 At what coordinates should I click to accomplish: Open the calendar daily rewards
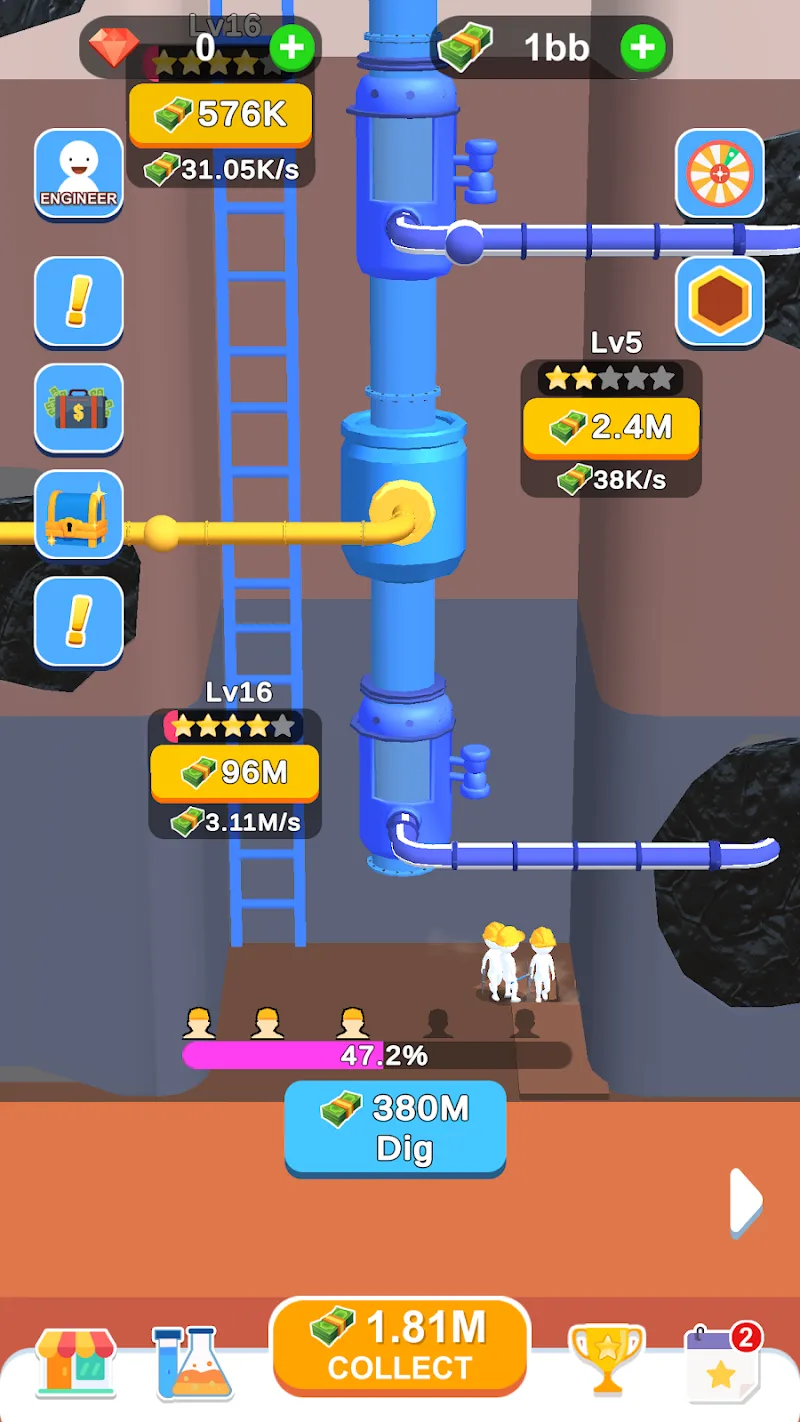tap(722, 1362)
